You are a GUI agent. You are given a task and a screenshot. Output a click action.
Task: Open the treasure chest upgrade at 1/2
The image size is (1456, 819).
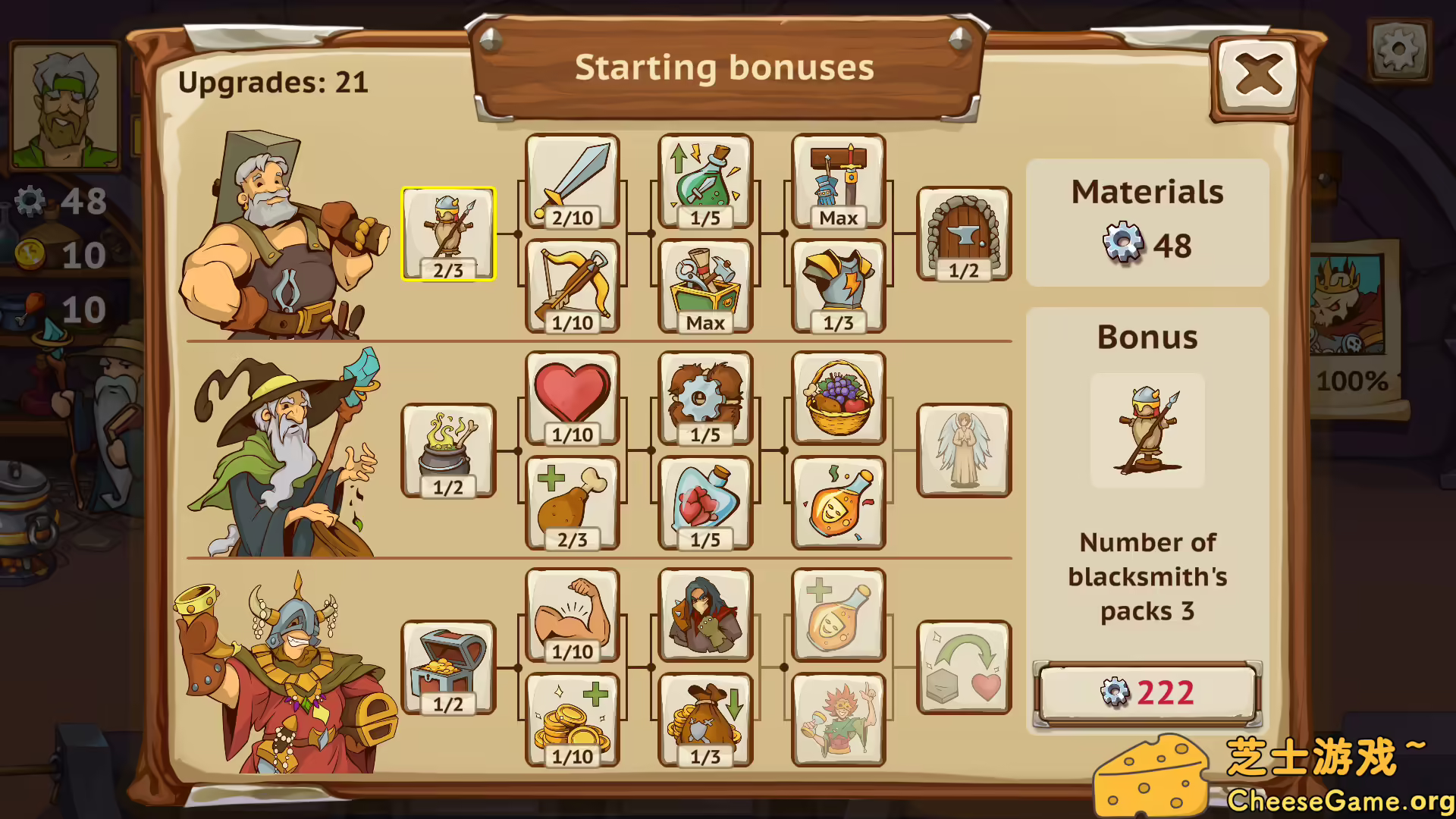(448, 666)
